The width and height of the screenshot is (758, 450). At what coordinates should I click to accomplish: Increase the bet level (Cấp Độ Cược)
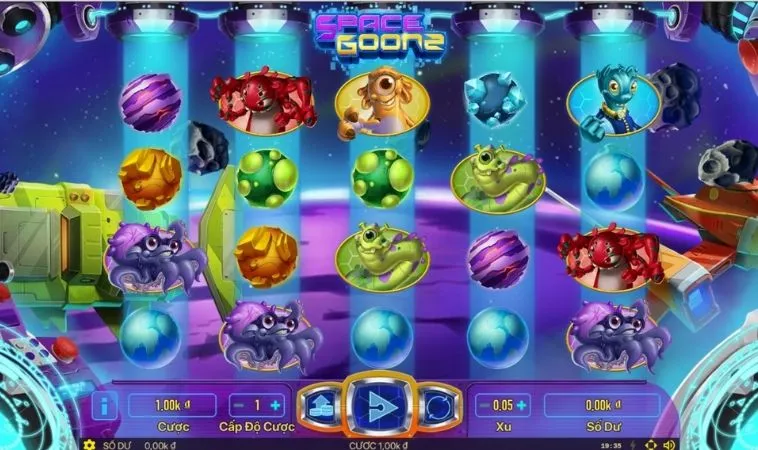(277, 405)
